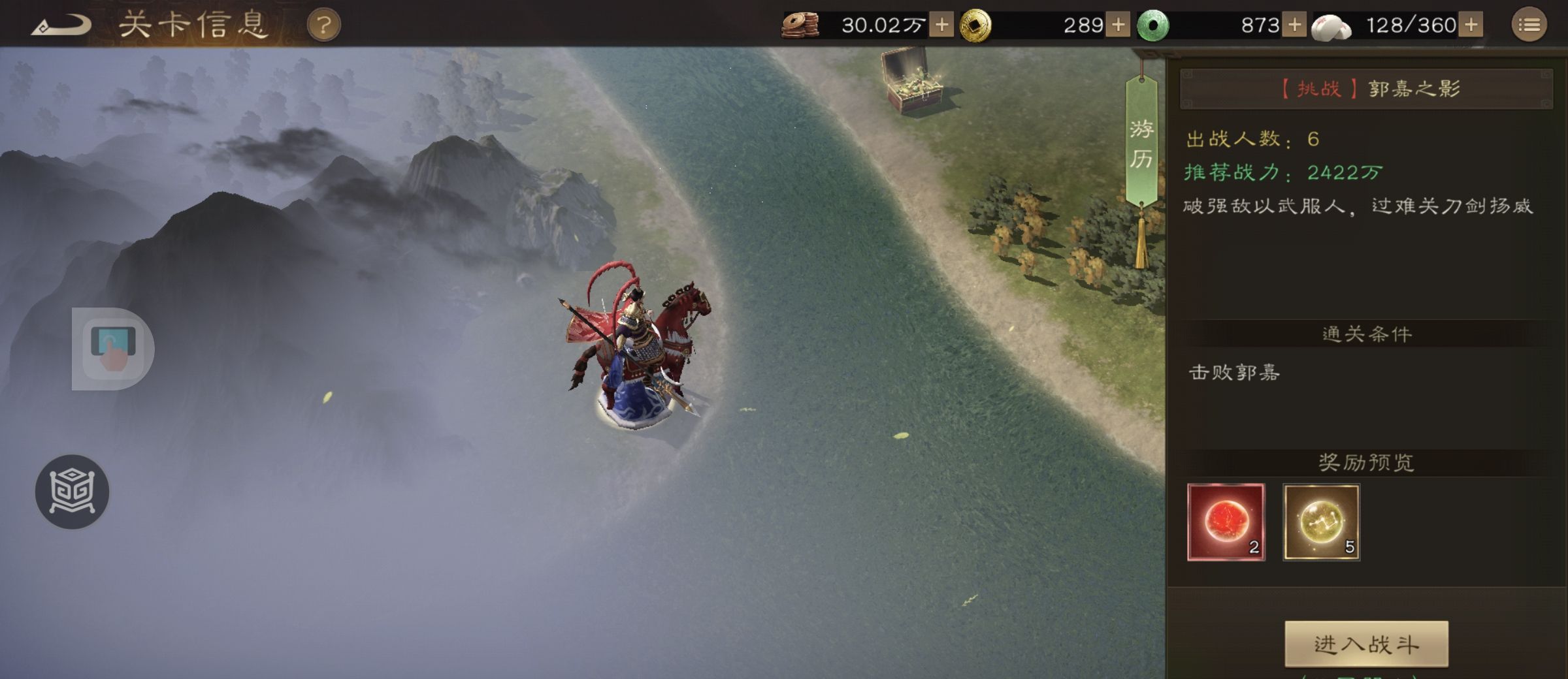The width and height of the screenshot is (1568, 679).
Task: Open the list menu icon
Action: (x=1529, y=25)
